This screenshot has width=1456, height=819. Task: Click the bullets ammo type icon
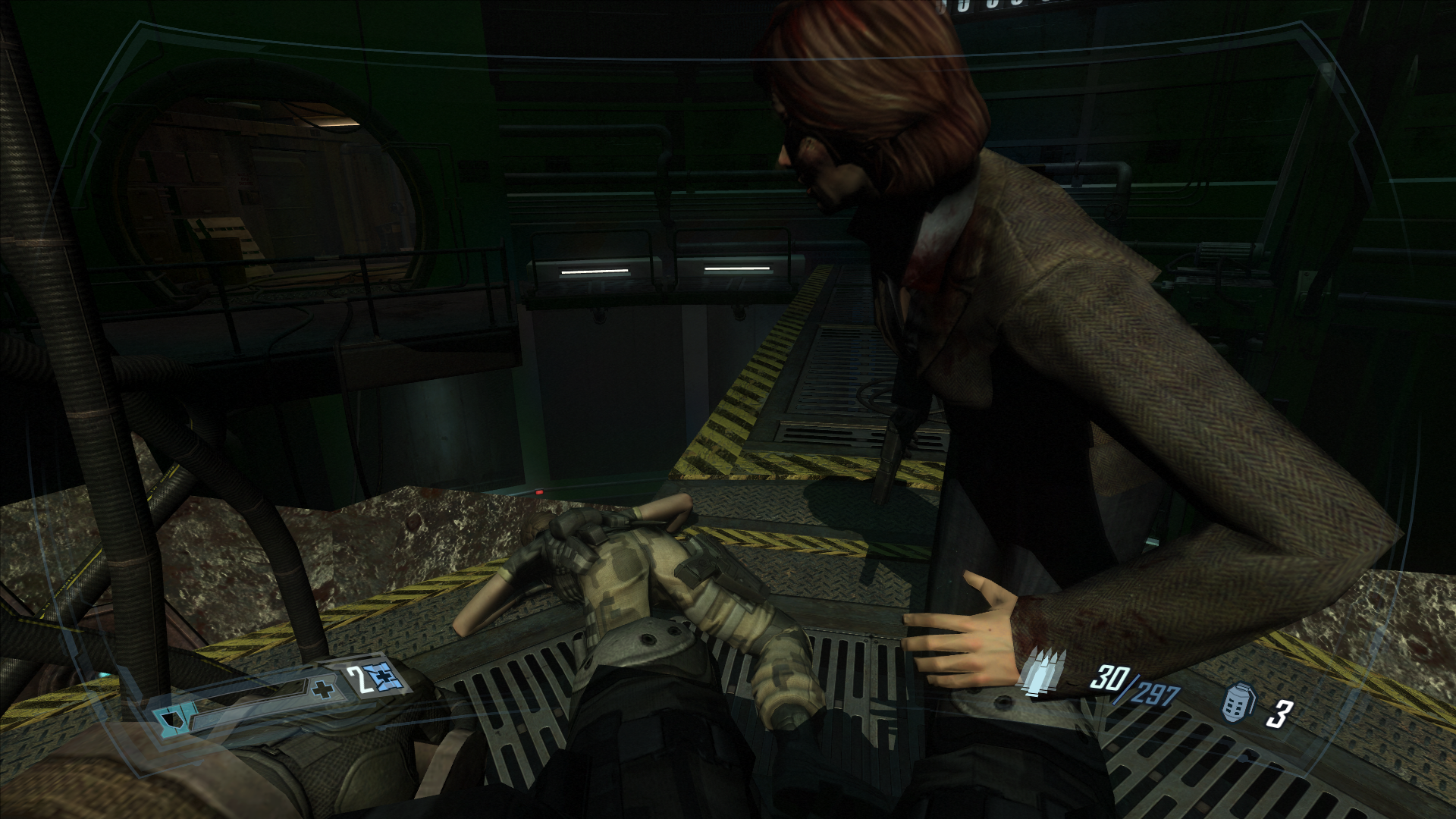[x=1043, y=672]
